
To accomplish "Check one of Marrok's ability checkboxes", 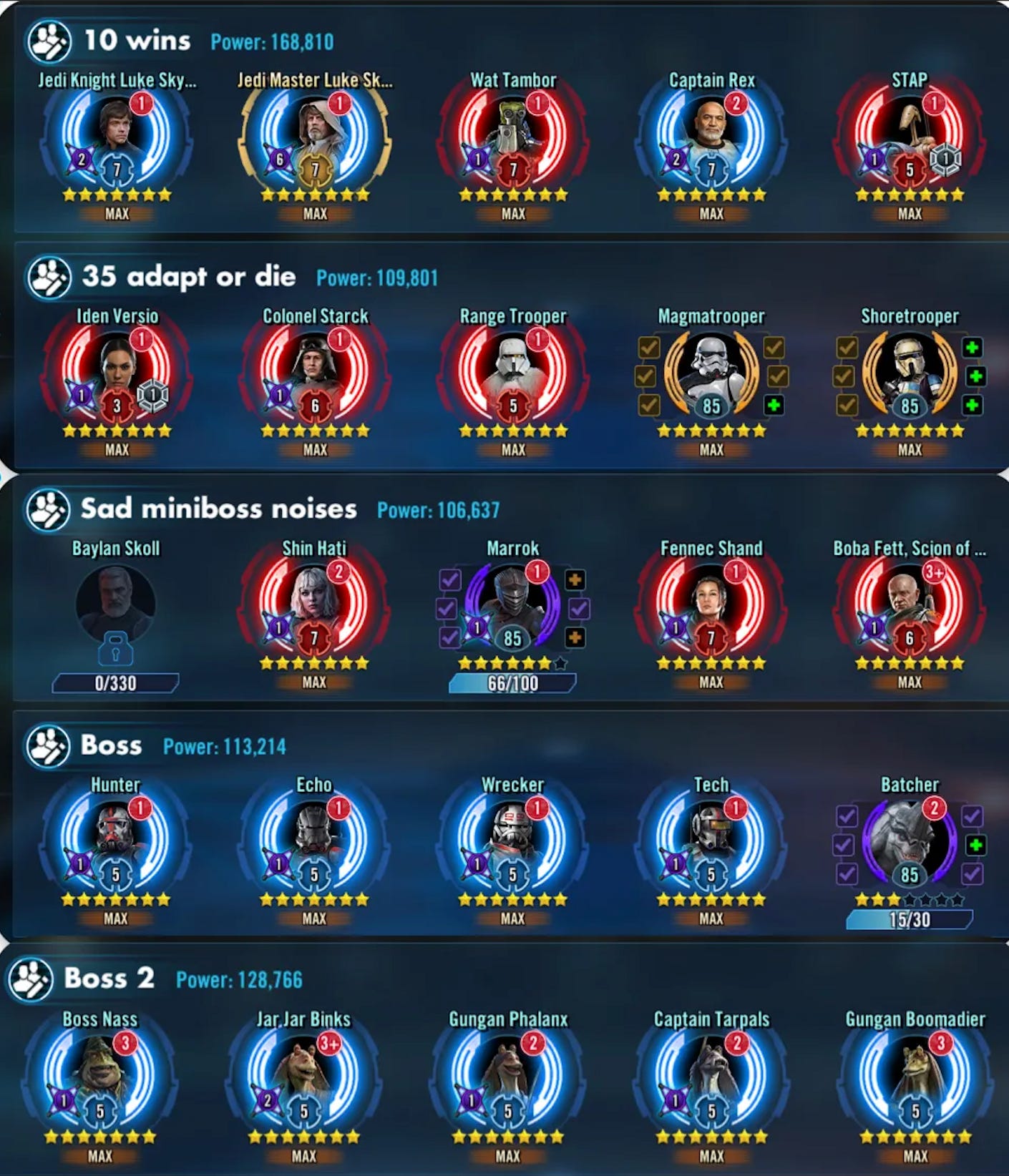I will point(449,581).
